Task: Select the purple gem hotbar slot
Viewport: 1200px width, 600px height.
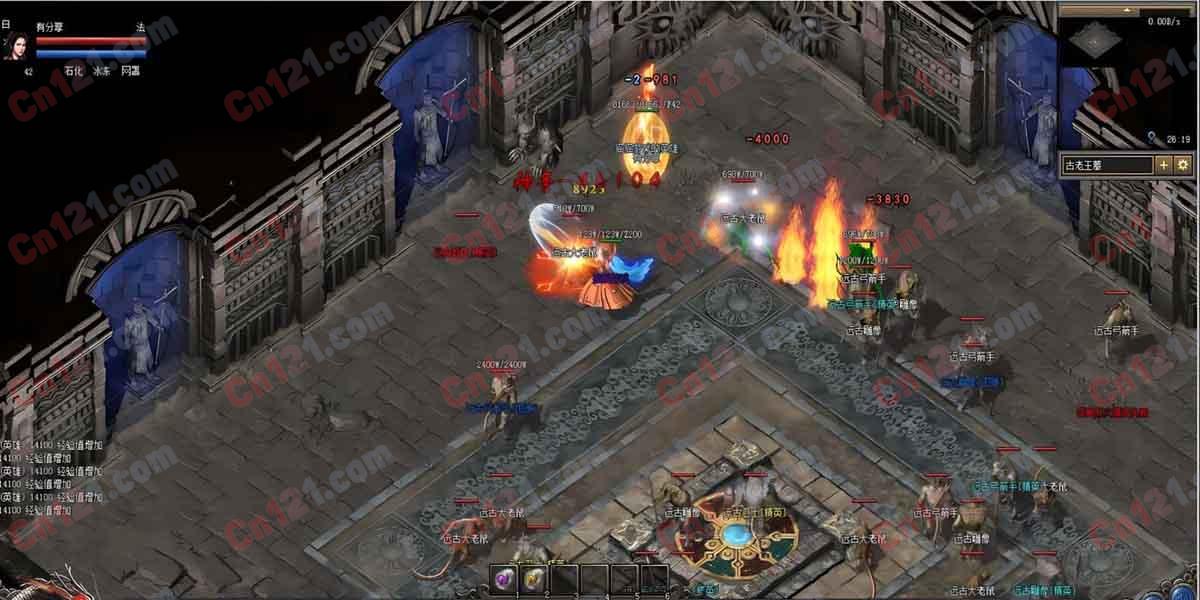Action: click(x=505, y=579)
